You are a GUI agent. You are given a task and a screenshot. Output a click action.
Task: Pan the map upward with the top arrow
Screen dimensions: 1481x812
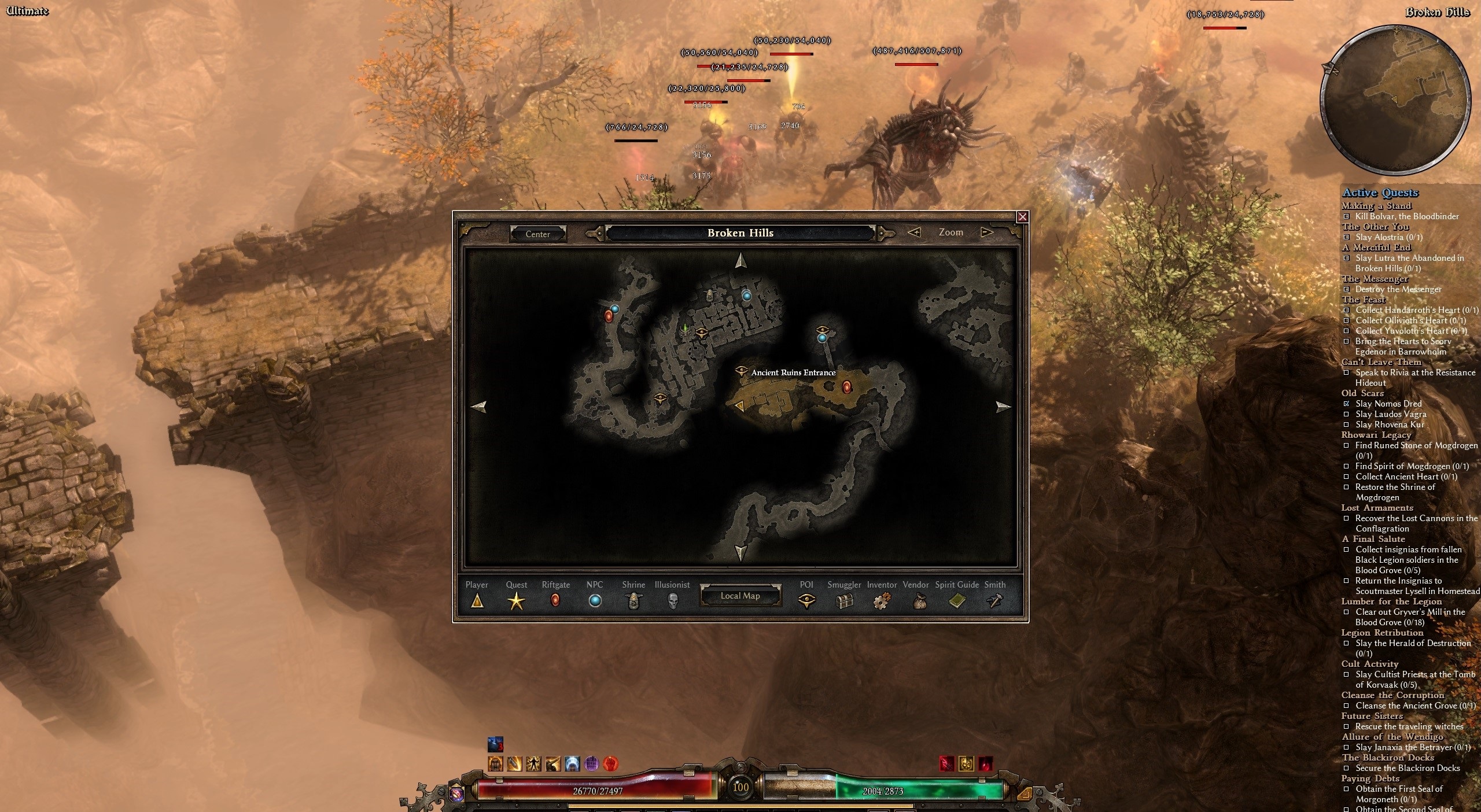(x=740, y=261)
